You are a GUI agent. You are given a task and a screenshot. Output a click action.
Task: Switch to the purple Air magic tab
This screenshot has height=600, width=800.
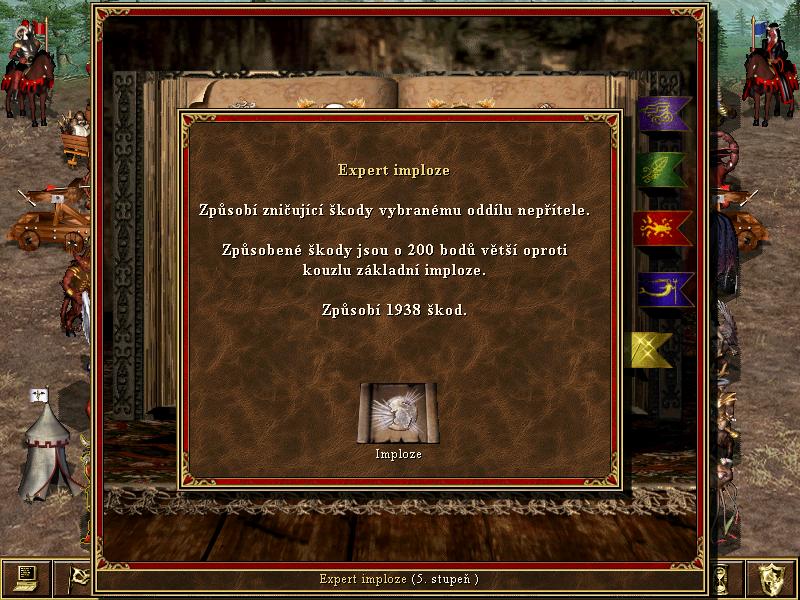pyautogui.click(x=662, y=114)
